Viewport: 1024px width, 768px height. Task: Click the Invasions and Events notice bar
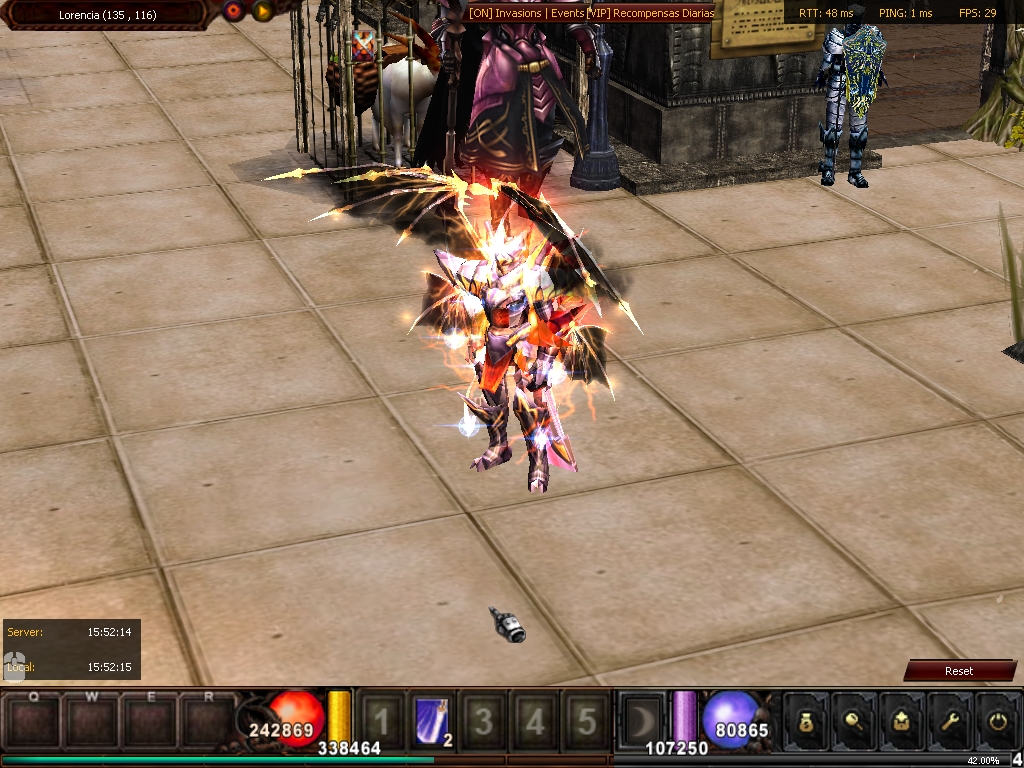coord(591,13)
